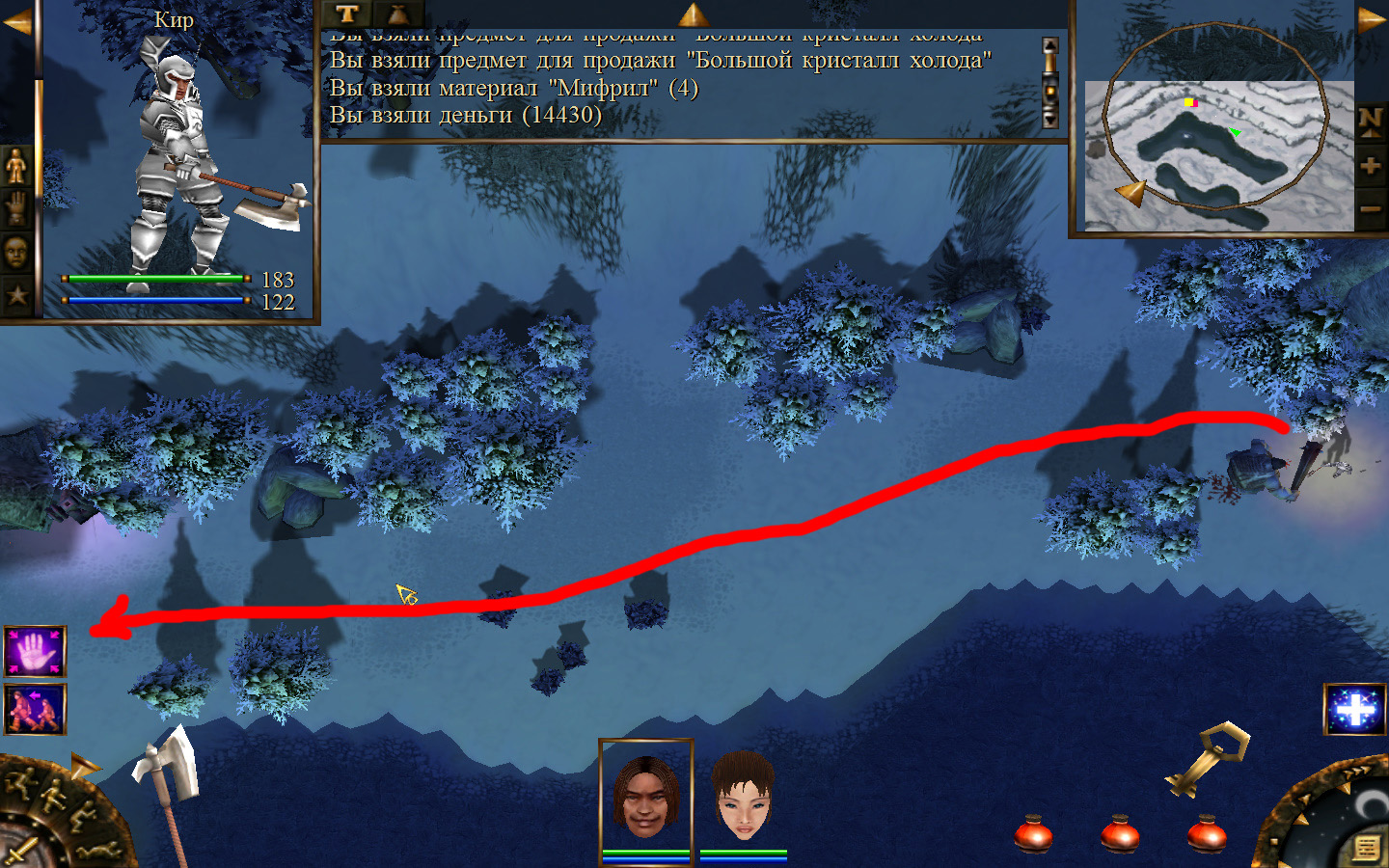Use the golden key item
The image size is (1389, 868).
tap(1206, 758)
